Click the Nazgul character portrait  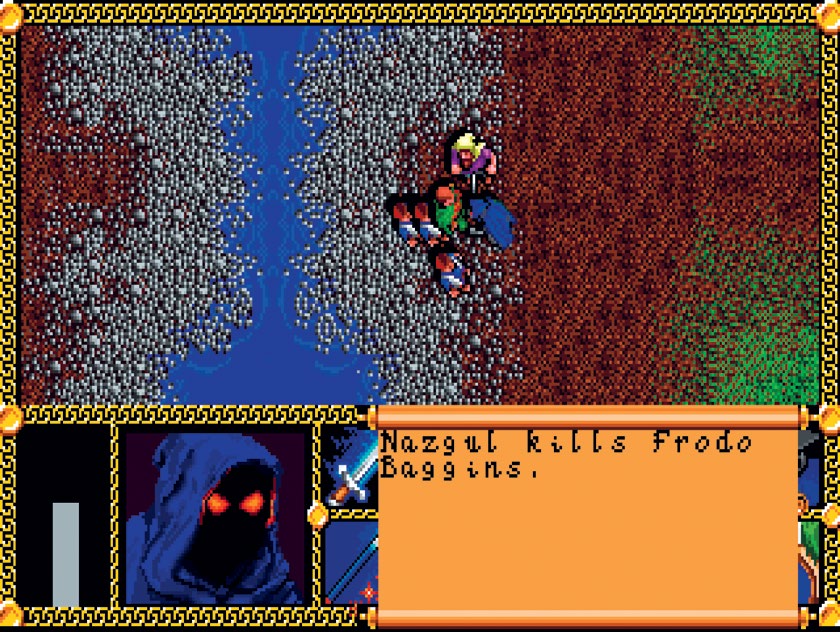point(214,516)
